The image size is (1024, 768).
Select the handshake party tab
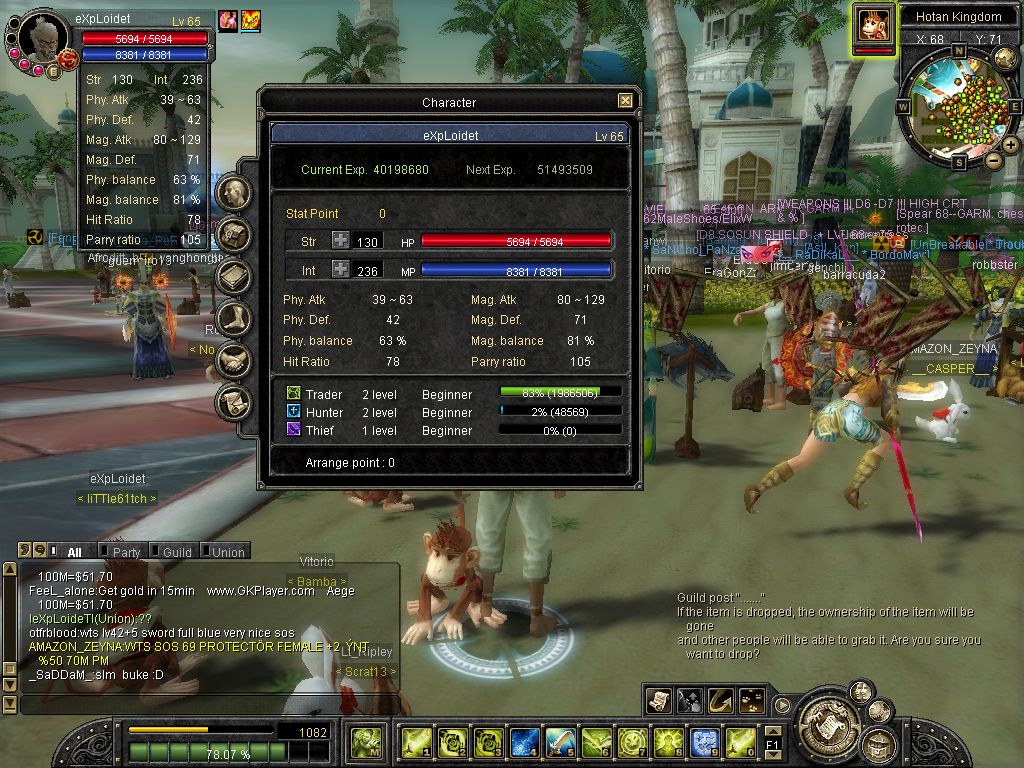coord(233,360)
